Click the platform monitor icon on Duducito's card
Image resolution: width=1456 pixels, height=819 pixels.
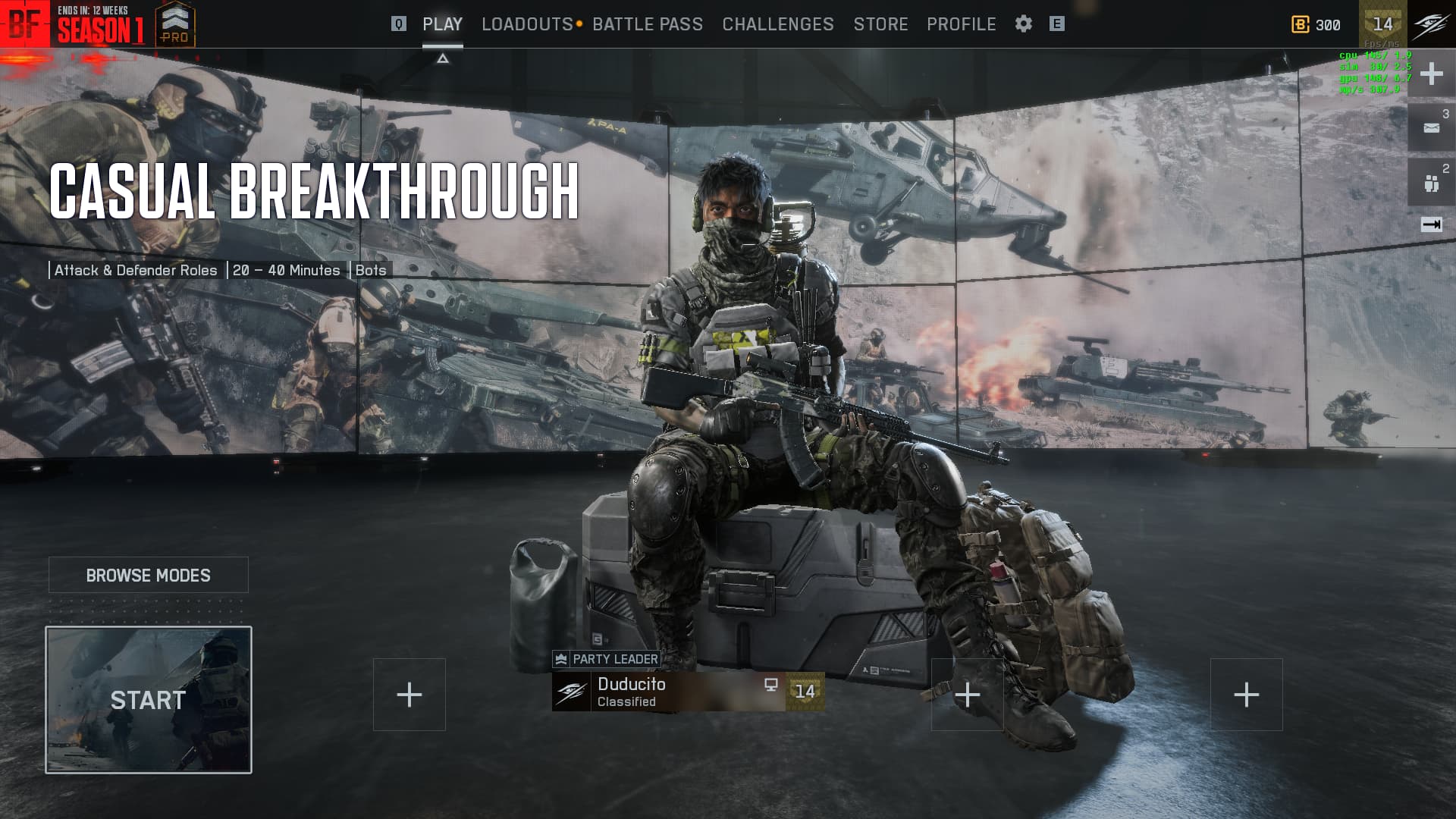coord(771,686)
